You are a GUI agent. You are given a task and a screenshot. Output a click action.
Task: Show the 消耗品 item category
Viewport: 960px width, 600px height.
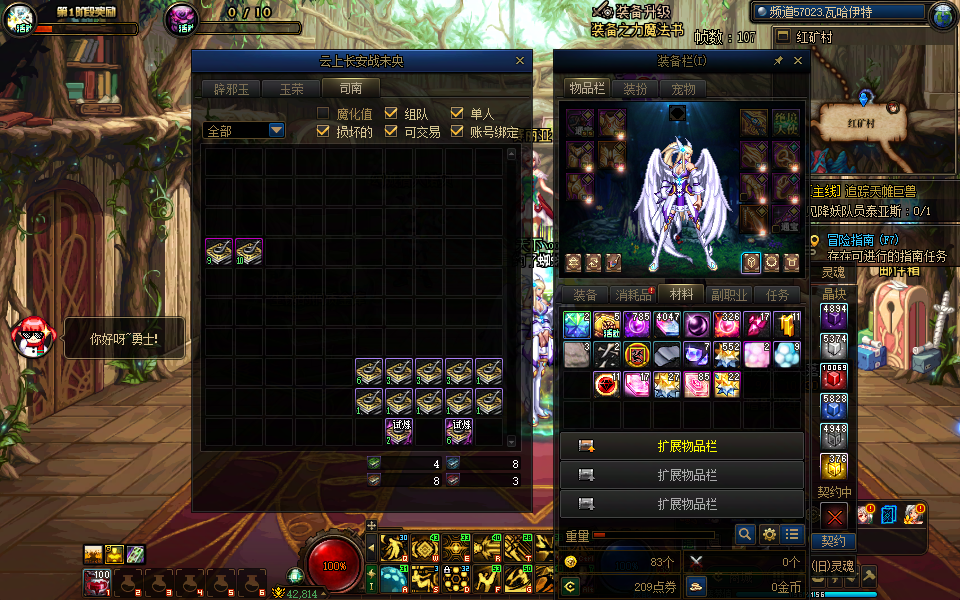point(633,295)
